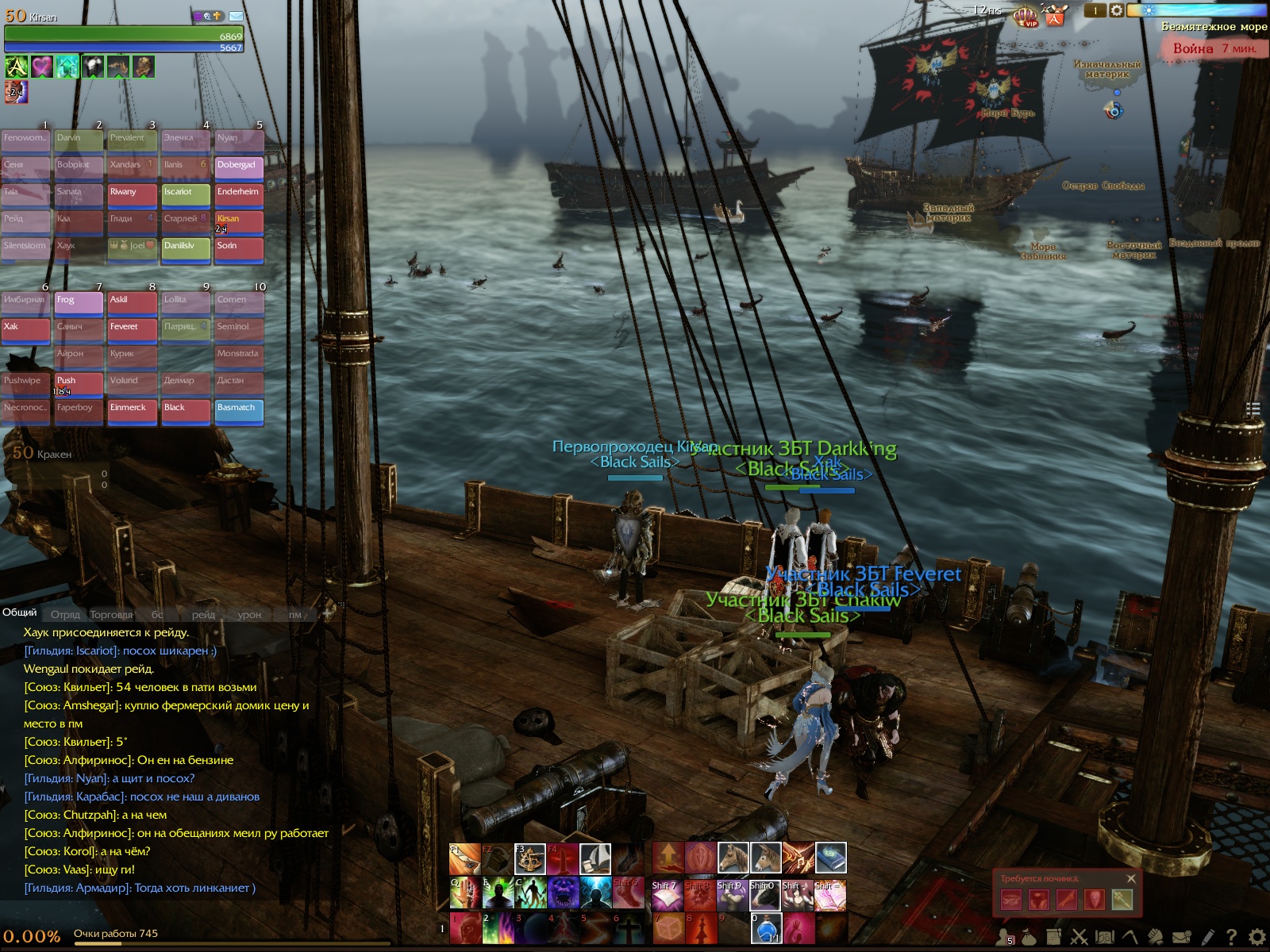Open the question mark help icon

tap(1231, 937)
